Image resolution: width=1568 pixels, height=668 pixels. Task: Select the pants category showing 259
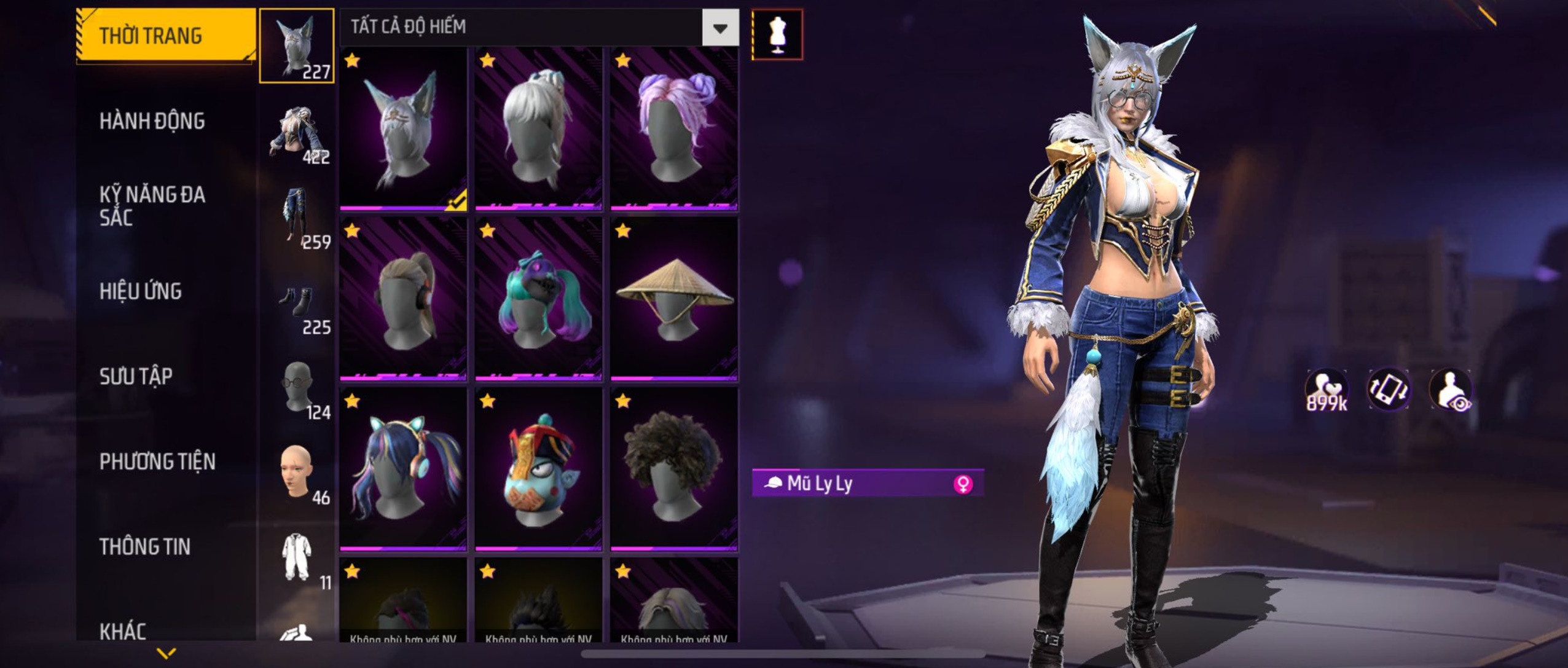coord(297,218)
